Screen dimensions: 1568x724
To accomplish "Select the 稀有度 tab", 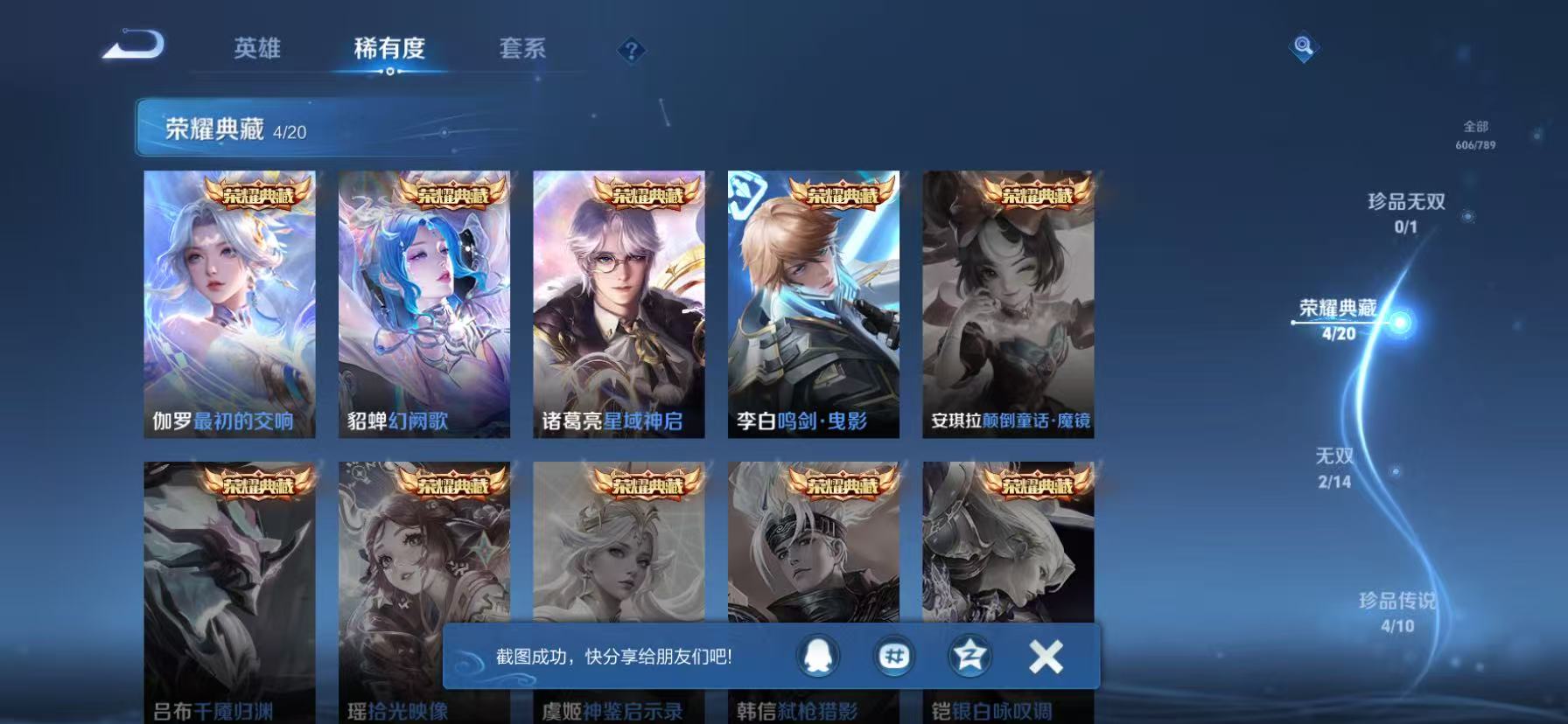I will [391, 50].
